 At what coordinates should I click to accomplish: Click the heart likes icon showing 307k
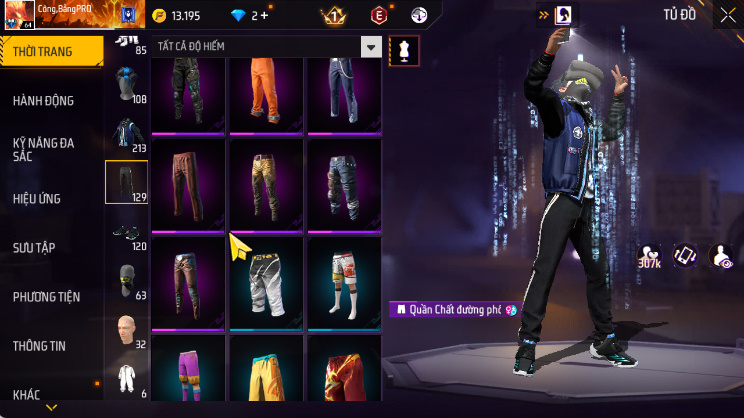pos(649,255)
